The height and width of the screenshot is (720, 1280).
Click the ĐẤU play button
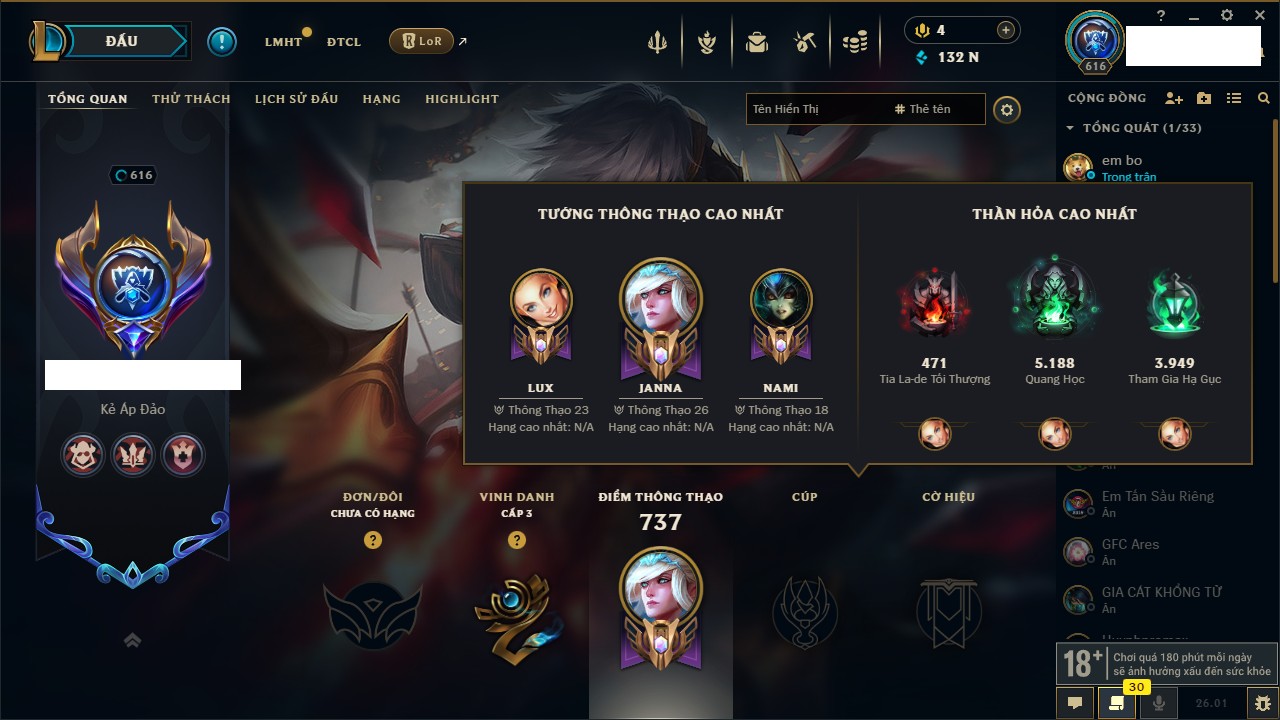(121, 41)
